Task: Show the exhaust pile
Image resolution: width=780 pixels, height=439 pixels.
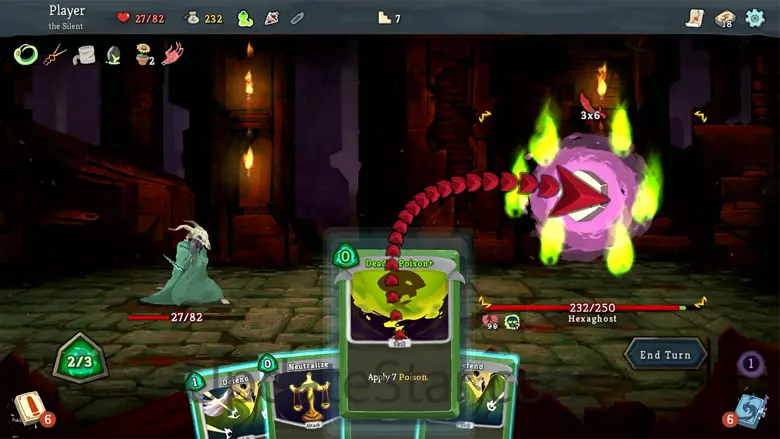Action: [x=751, y=364]
